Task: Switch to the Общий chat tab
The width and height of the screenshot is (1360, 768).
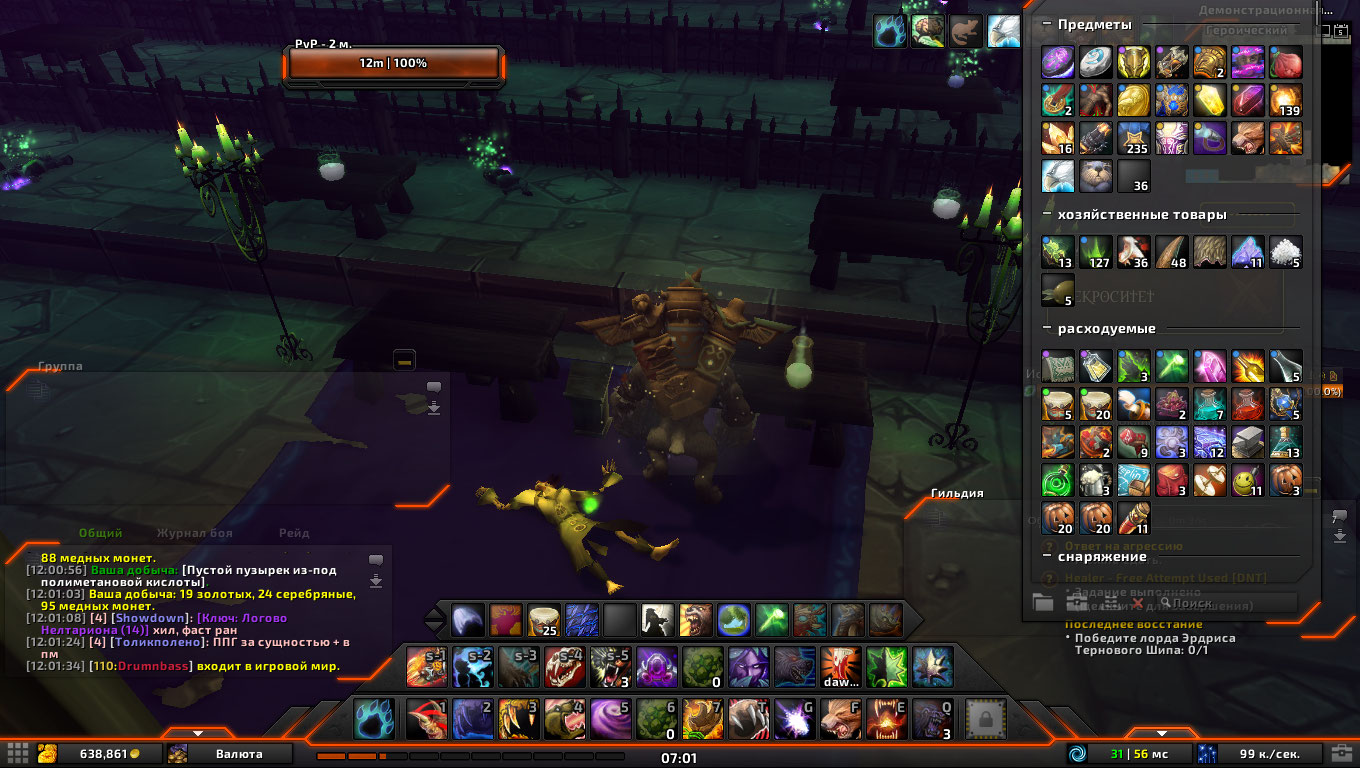Action: coord(100,534)
